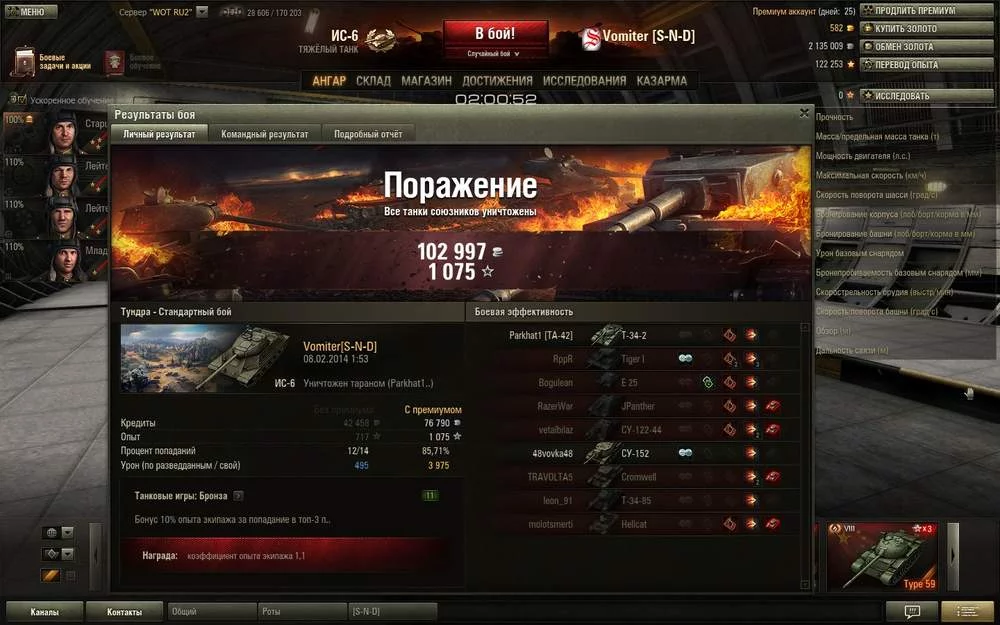Click the Продлить премиум button

pos(912,11)
